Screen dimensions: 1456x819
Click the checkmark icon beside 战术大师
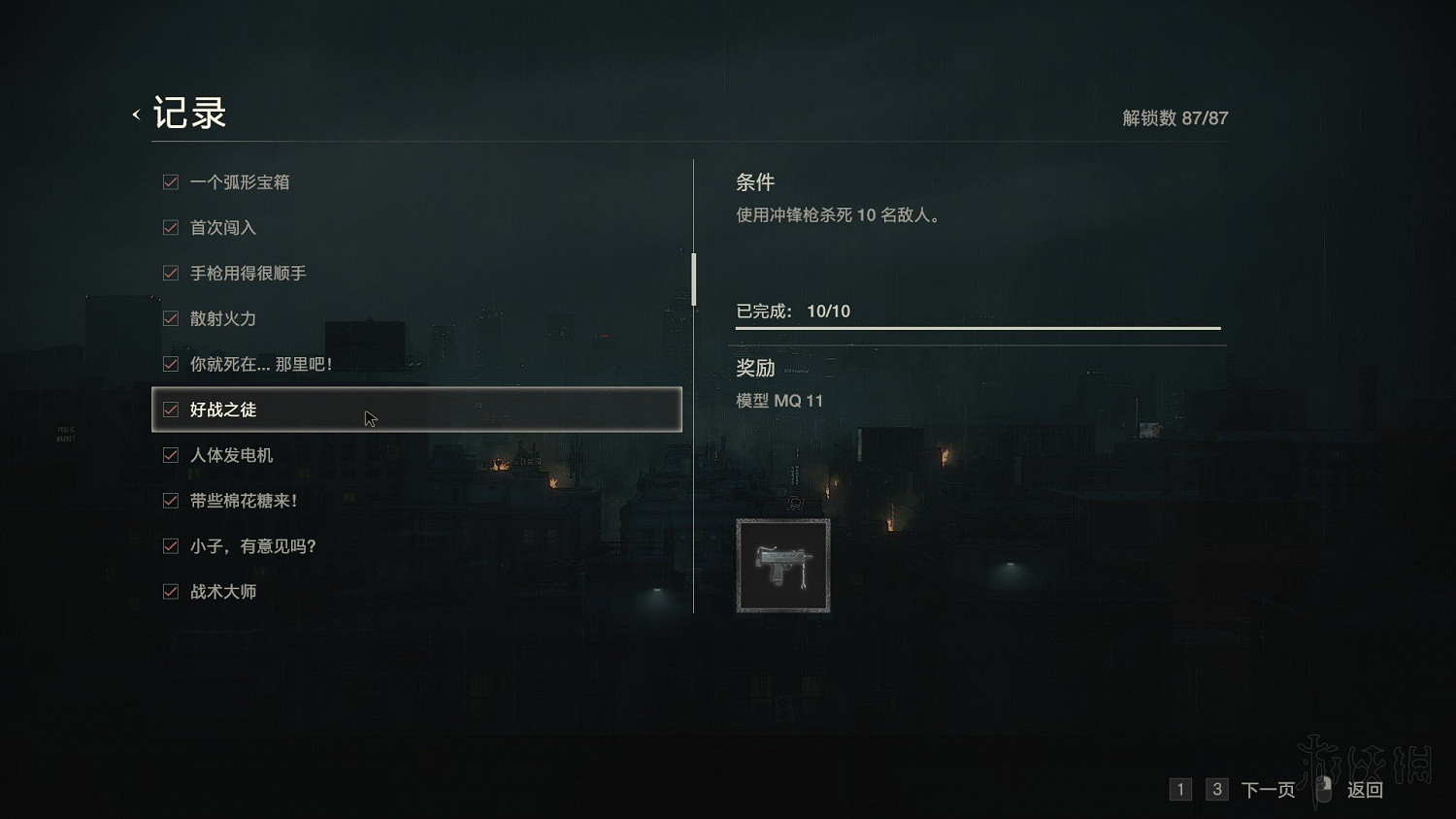tap(170, 591)
